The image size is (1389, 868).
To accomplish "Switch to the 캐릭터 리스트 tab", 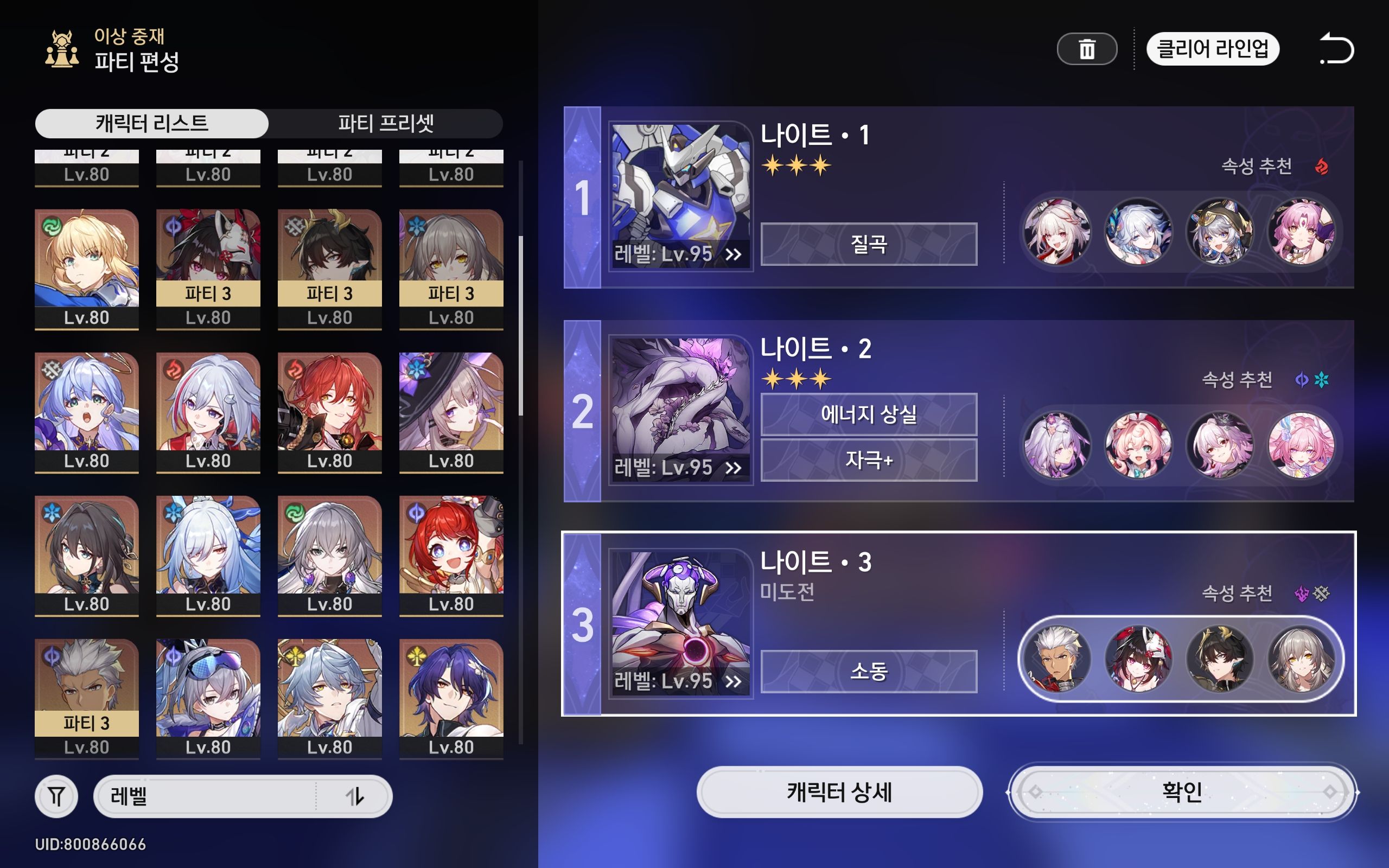I will point(152,123).
